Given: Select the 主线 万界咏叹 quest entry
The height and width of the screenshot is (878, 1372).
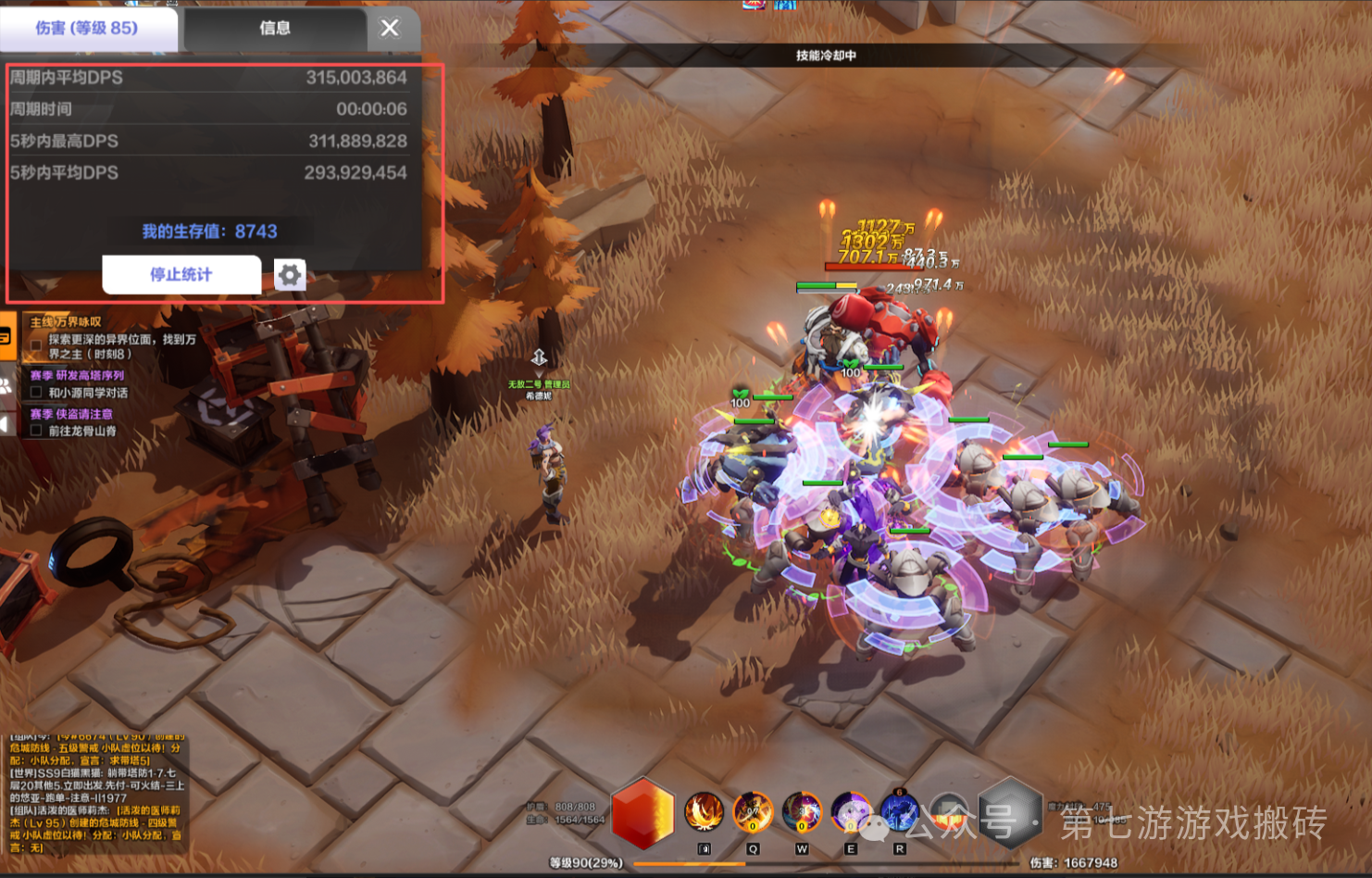Looking at the screenshot, I should coord(67,322).
